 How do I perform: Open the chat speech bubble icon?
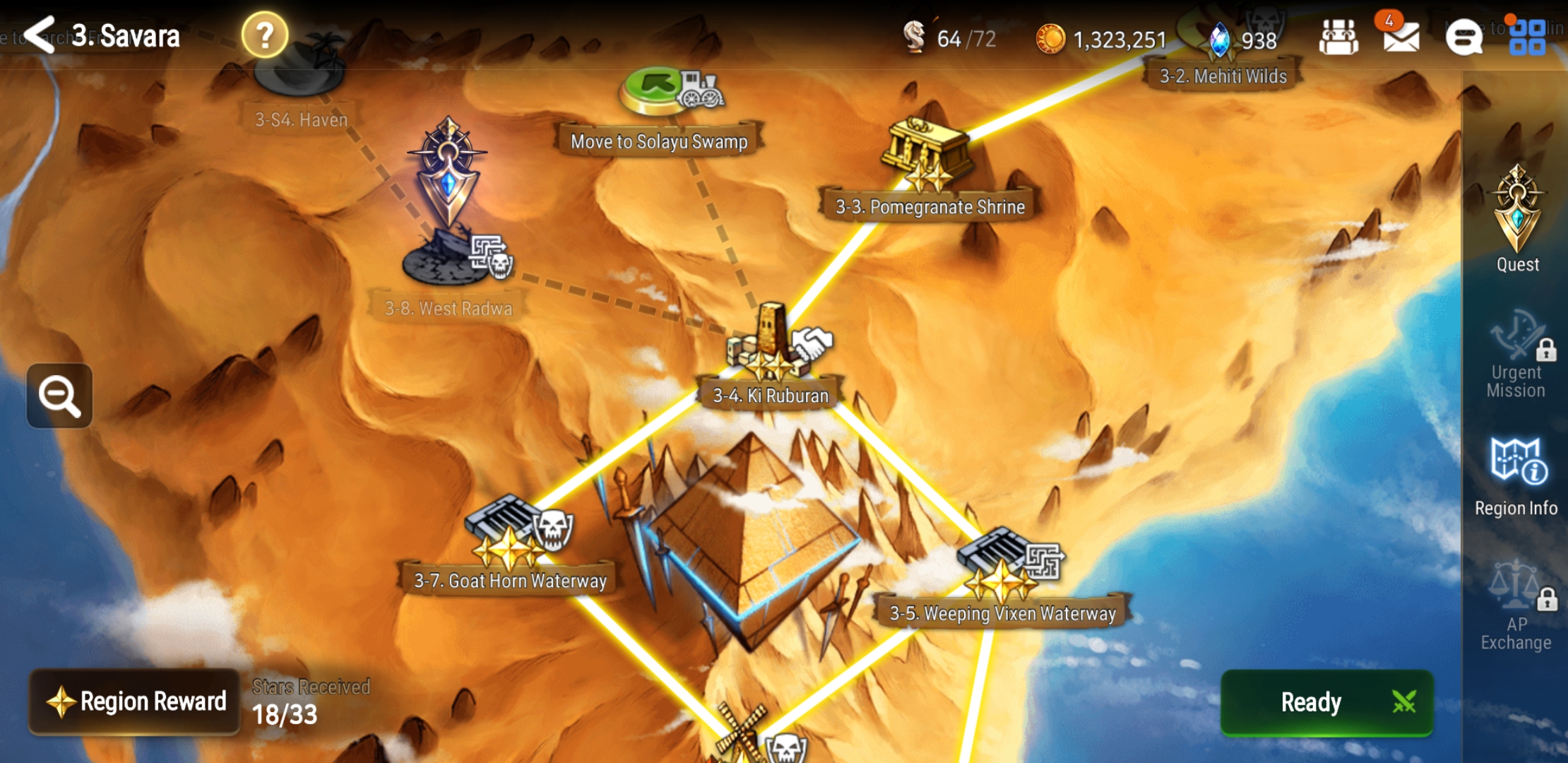[1463, 37]
